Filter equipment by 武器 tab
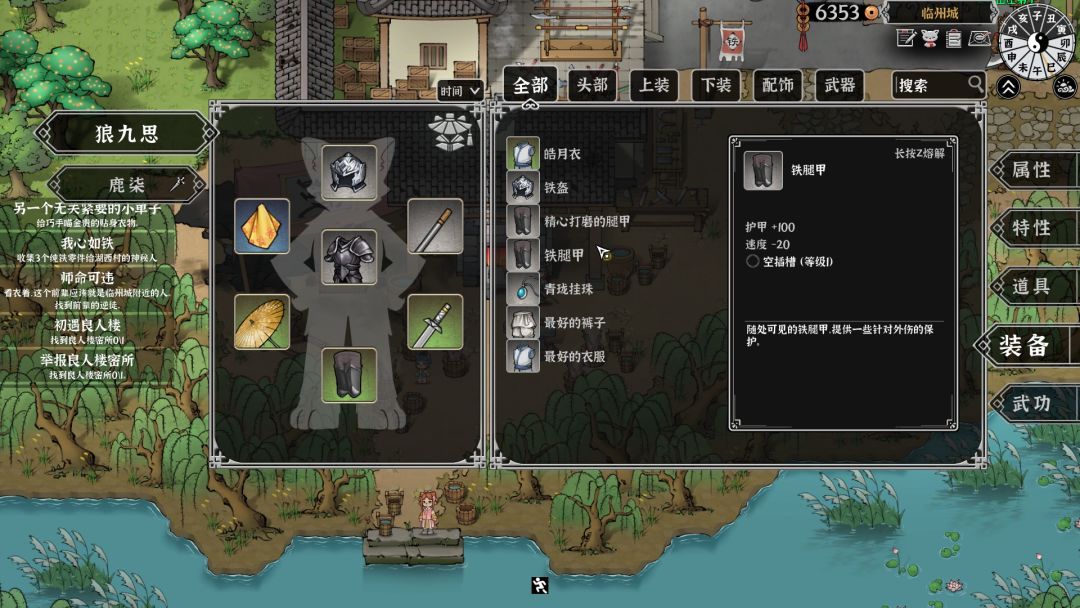1080x608 pixels. click(839, 85)
